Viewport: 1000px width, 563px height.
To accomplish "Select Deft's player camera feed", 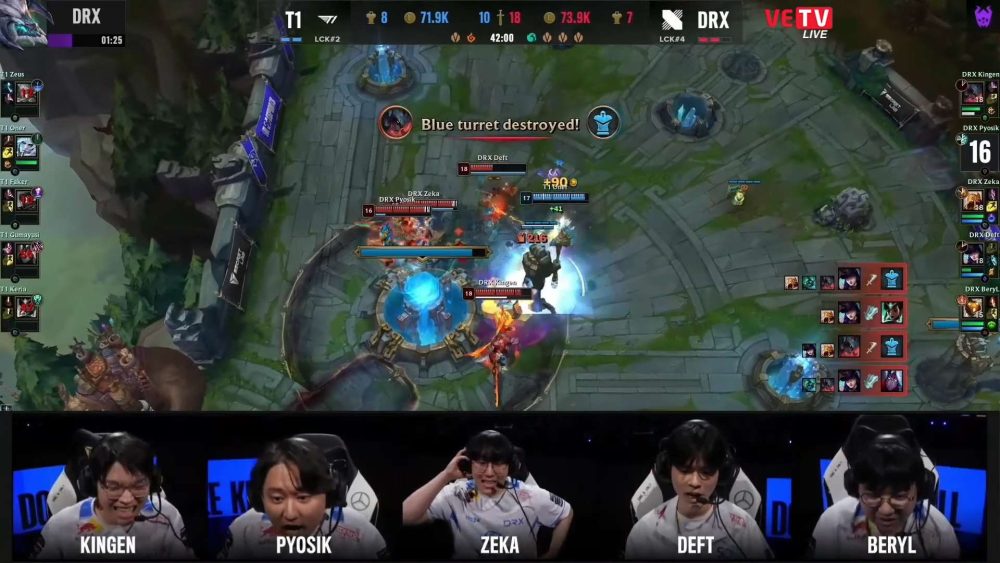I will coord(697,490).
